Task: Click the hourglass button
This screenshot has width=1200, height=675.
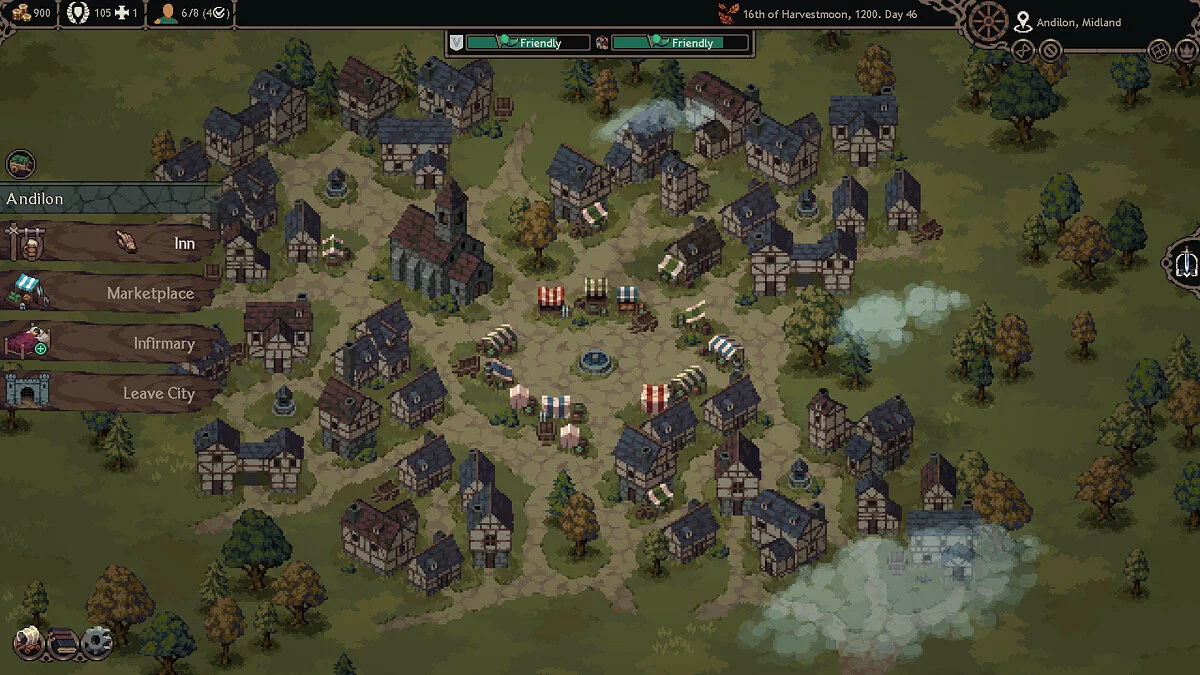Action: [1022, 50]
